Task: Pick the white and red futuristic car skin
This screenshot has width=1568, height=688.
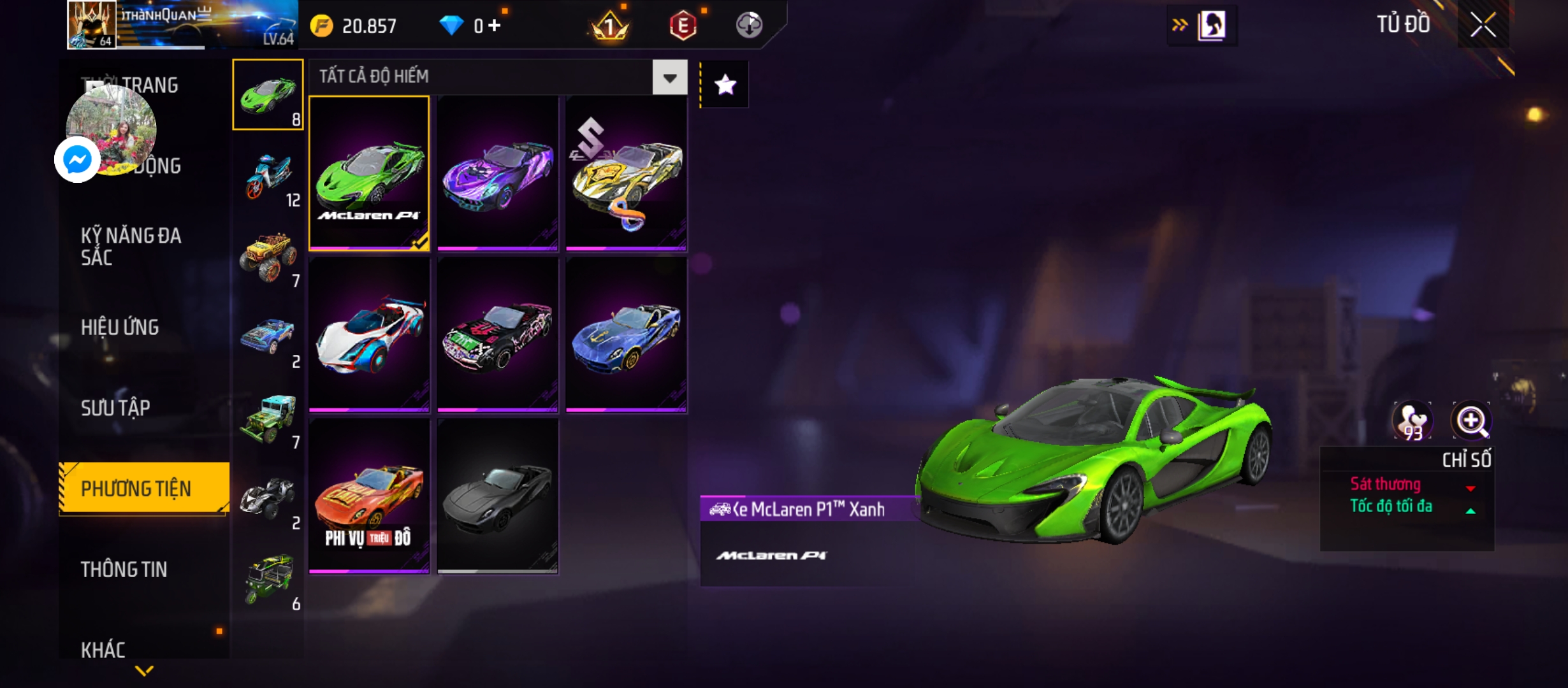Action: coord(369,334)
